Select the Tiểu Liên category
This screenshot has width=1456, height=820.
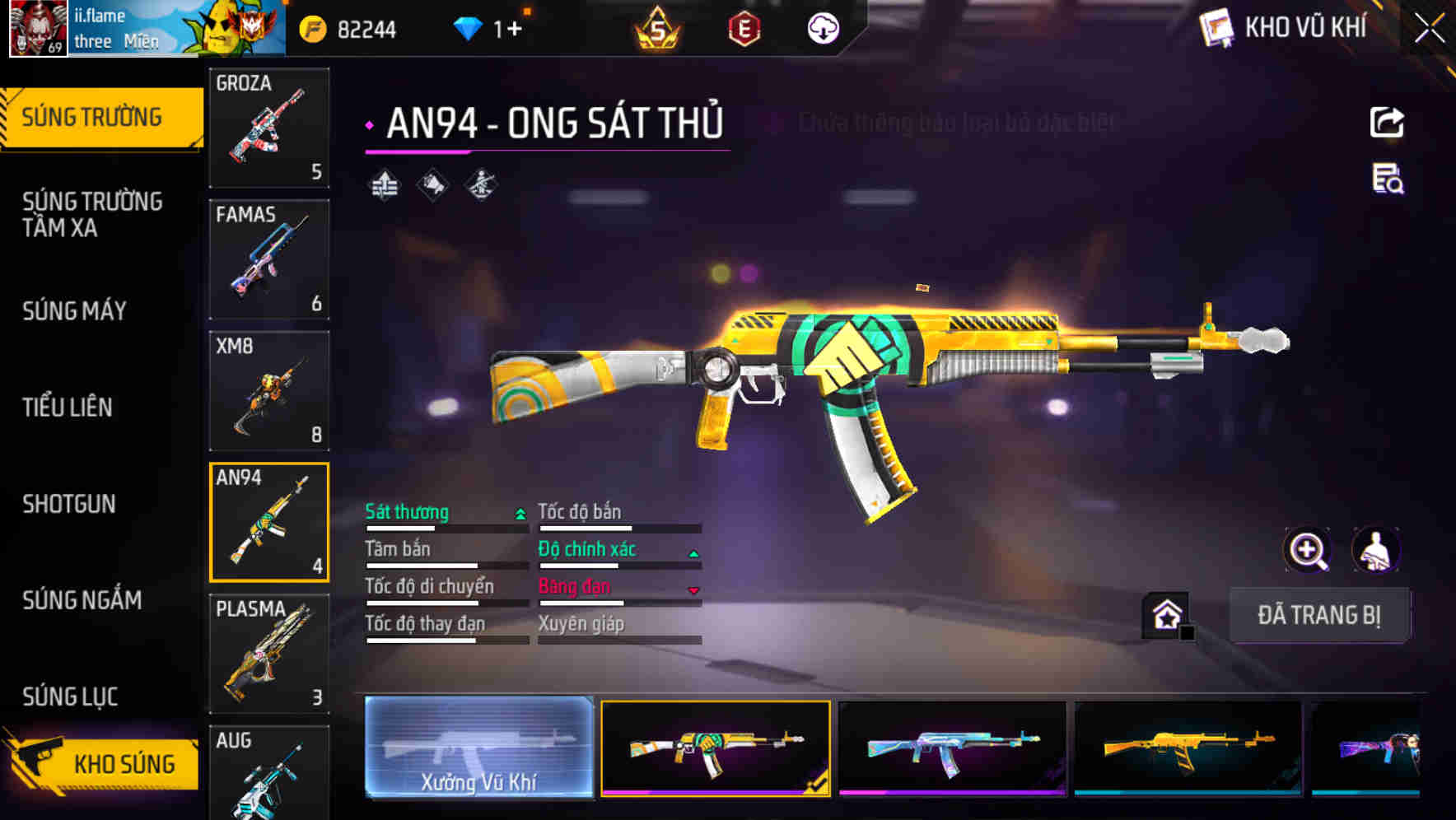(68, 407)
